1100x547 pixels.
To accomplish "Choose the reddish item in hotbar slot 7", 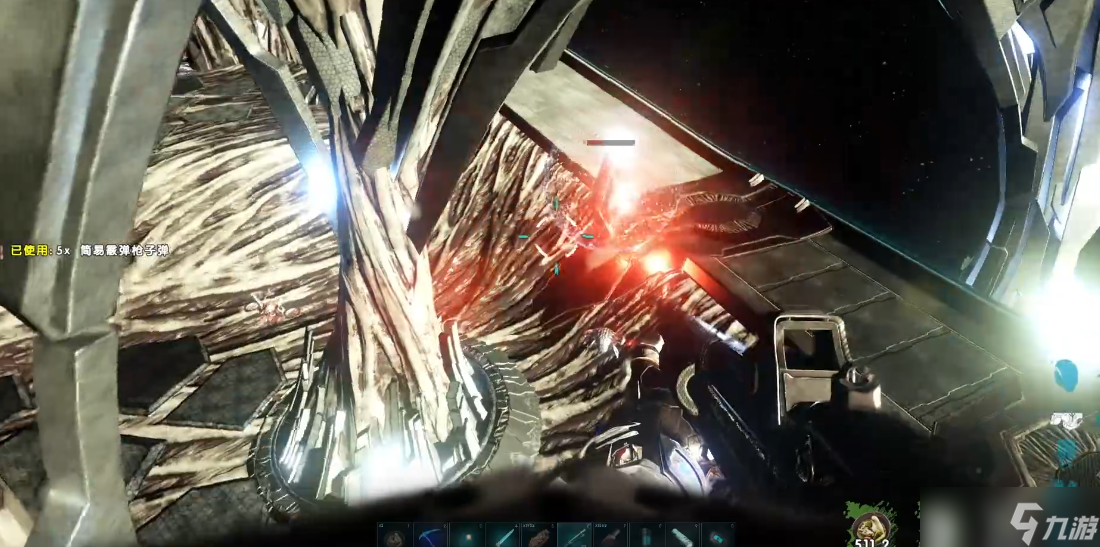I will click(x=610, y=535).
